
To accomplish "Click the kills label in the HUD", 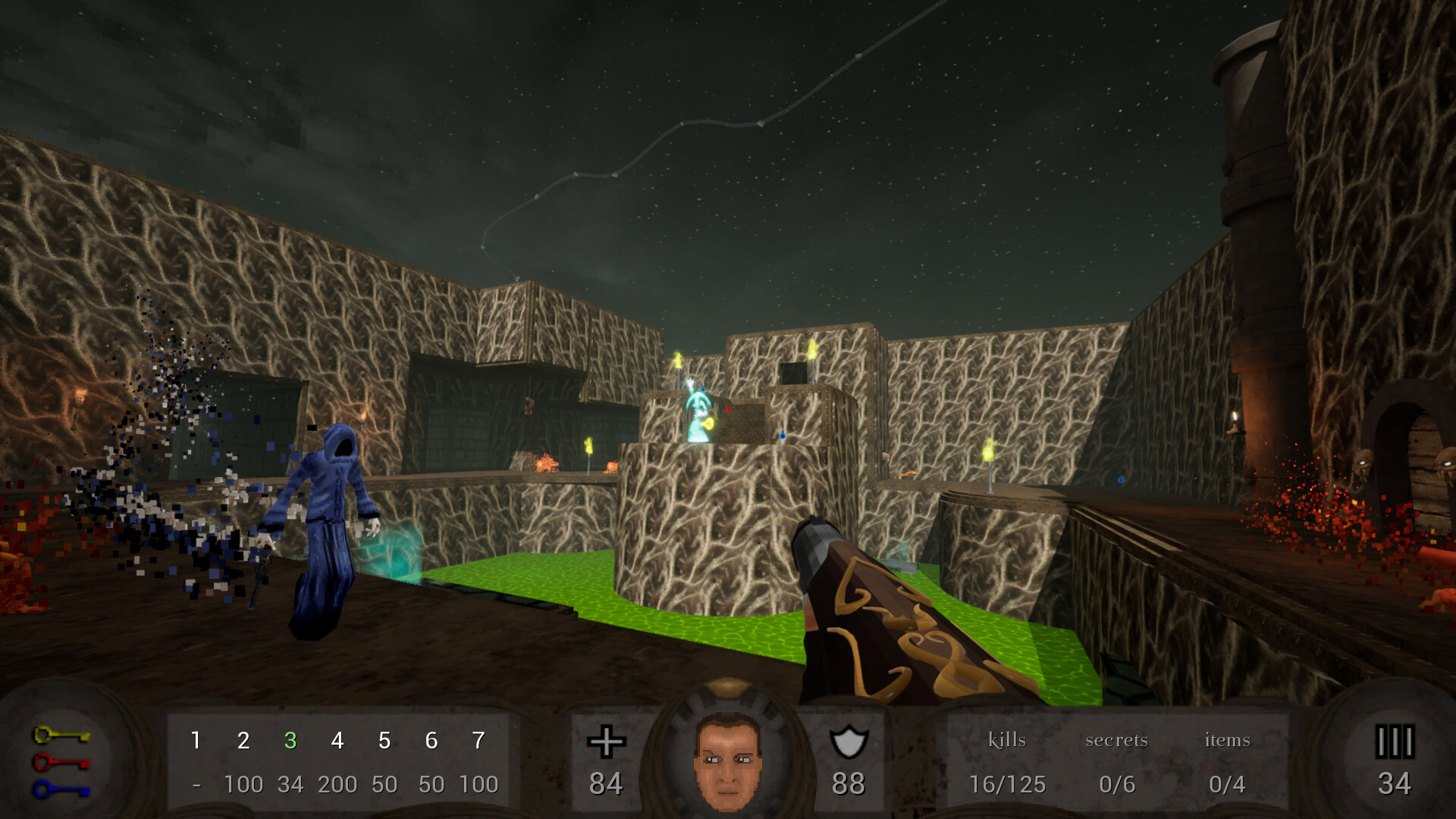I will [1007, 740].
